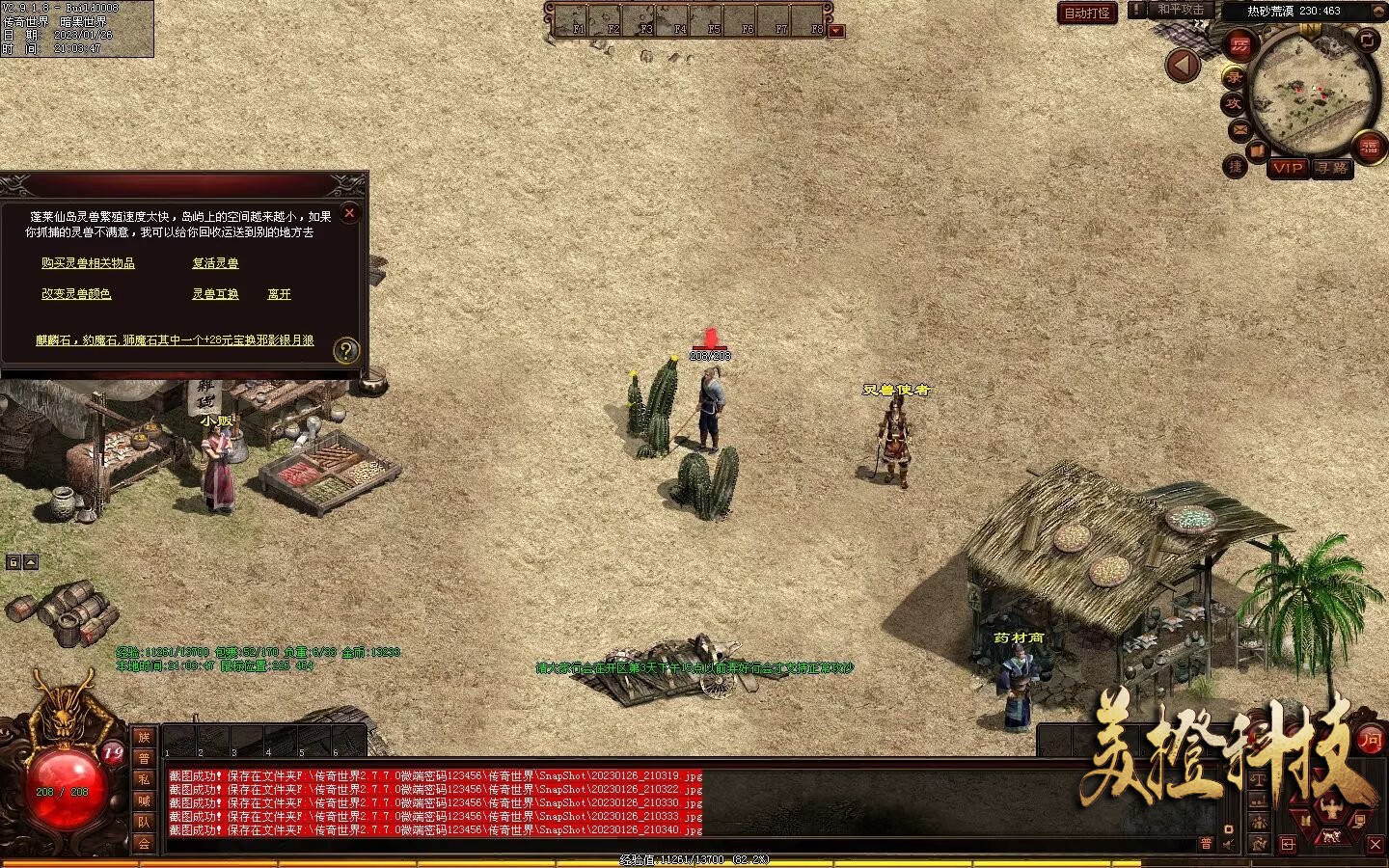The image size is (1389, 868).
Task: Switch to the 私 private chat channel
Action: click(x=144, y=779)
